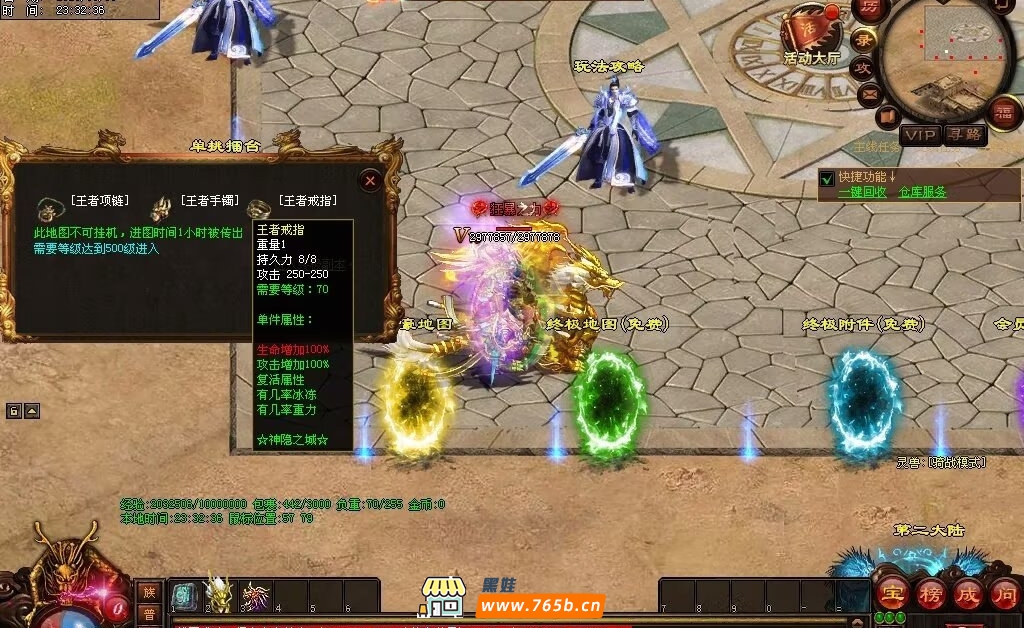
Task: Use the teal rune stone in hotbar slot 1
Action: [x=184, y=595]
